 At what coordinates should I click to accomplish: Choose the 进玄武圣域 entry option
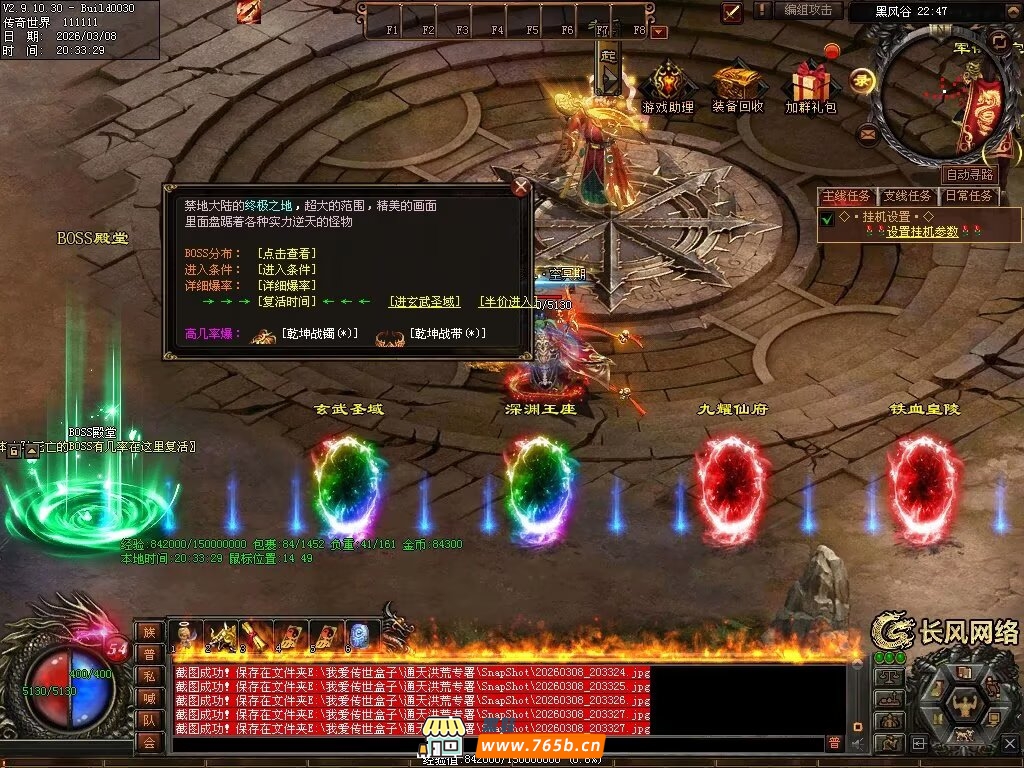[x=425, y=301]
